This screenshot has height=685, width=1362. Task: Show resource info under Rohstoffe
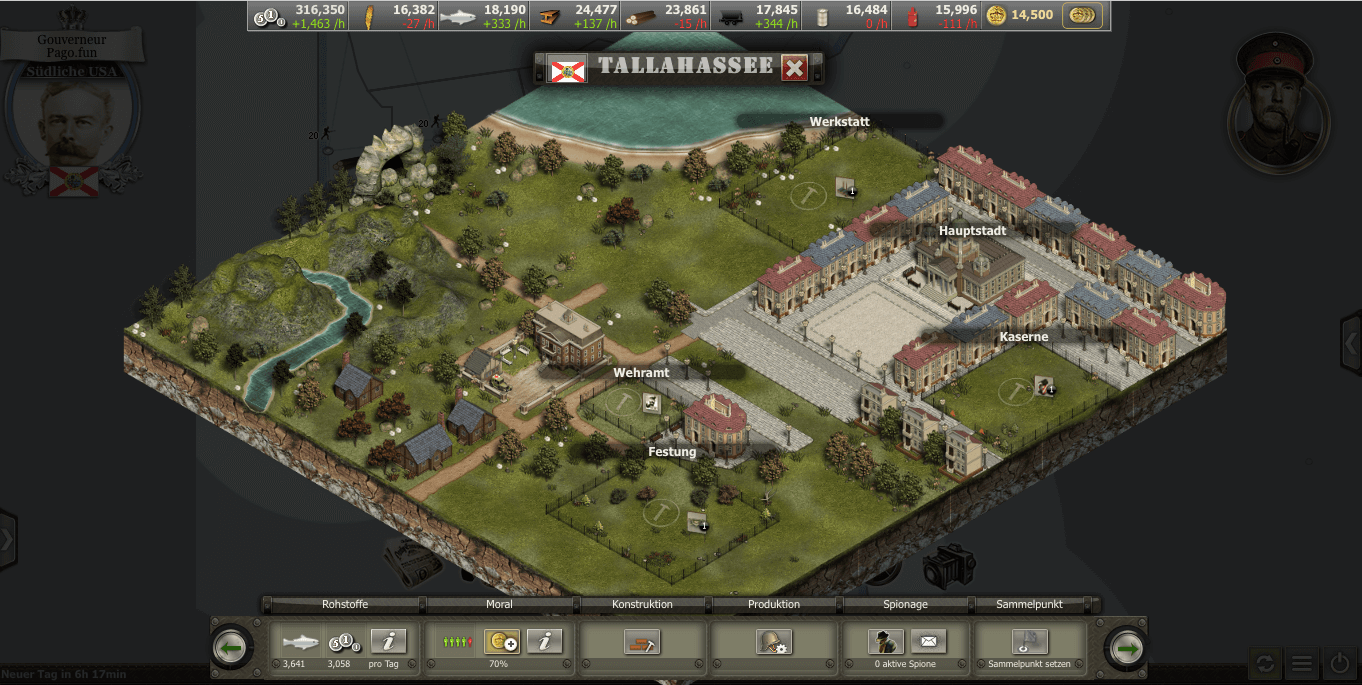click(x=388, y=641)
